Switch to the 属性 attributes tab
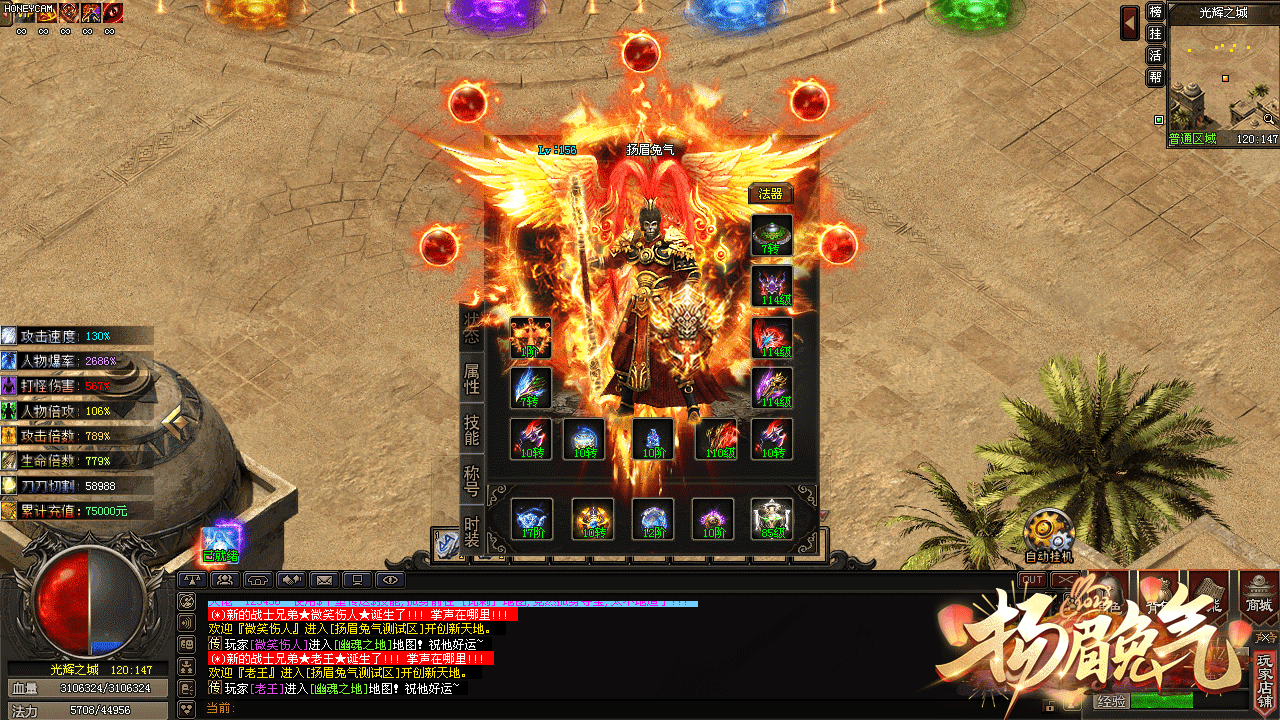This screenshot has height=720, width=1280. coord(472,379)
